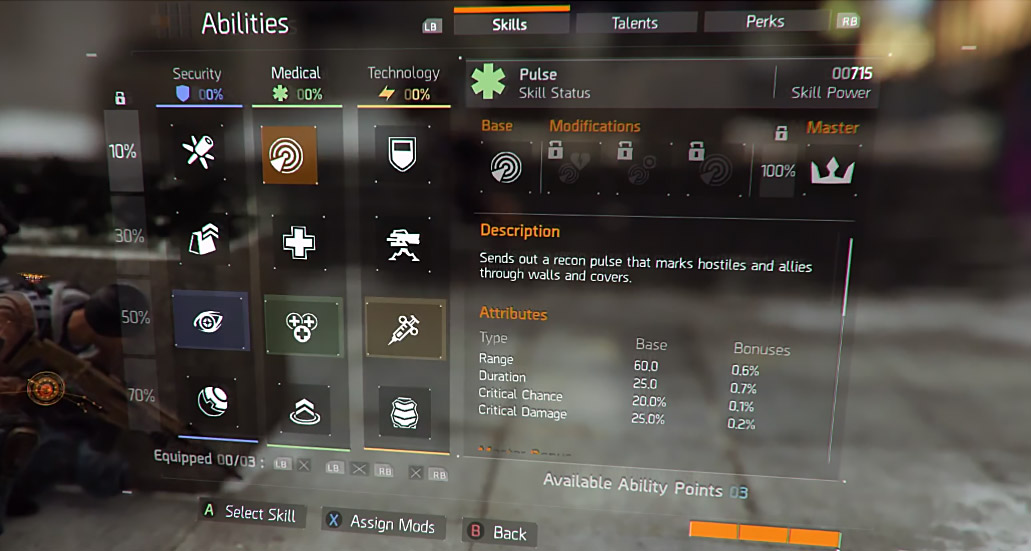Choose the Turret skill icon
This screenshot has width=1031, height=551.
click(x=403, y=242)
